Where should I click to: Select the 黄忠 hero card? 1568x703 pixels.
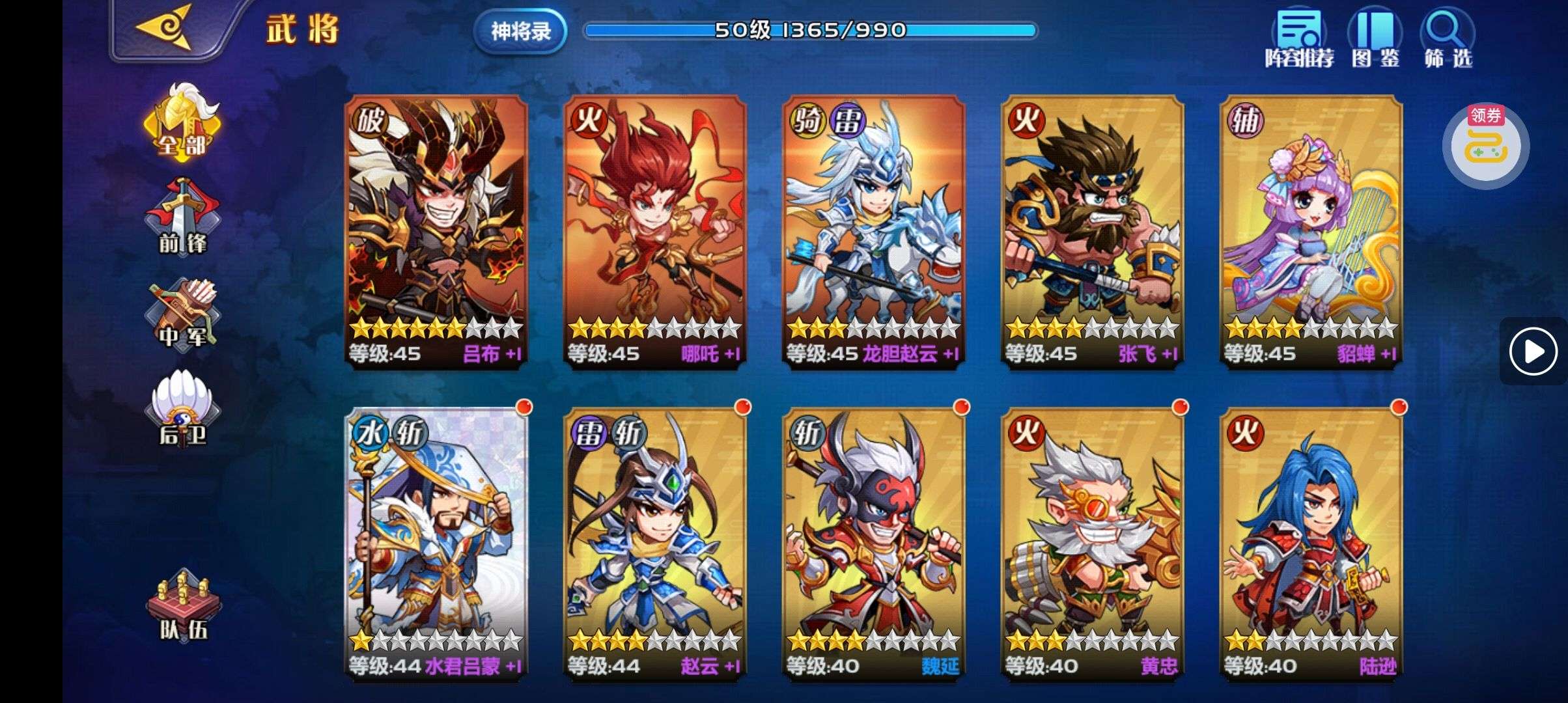(1092, 544)
